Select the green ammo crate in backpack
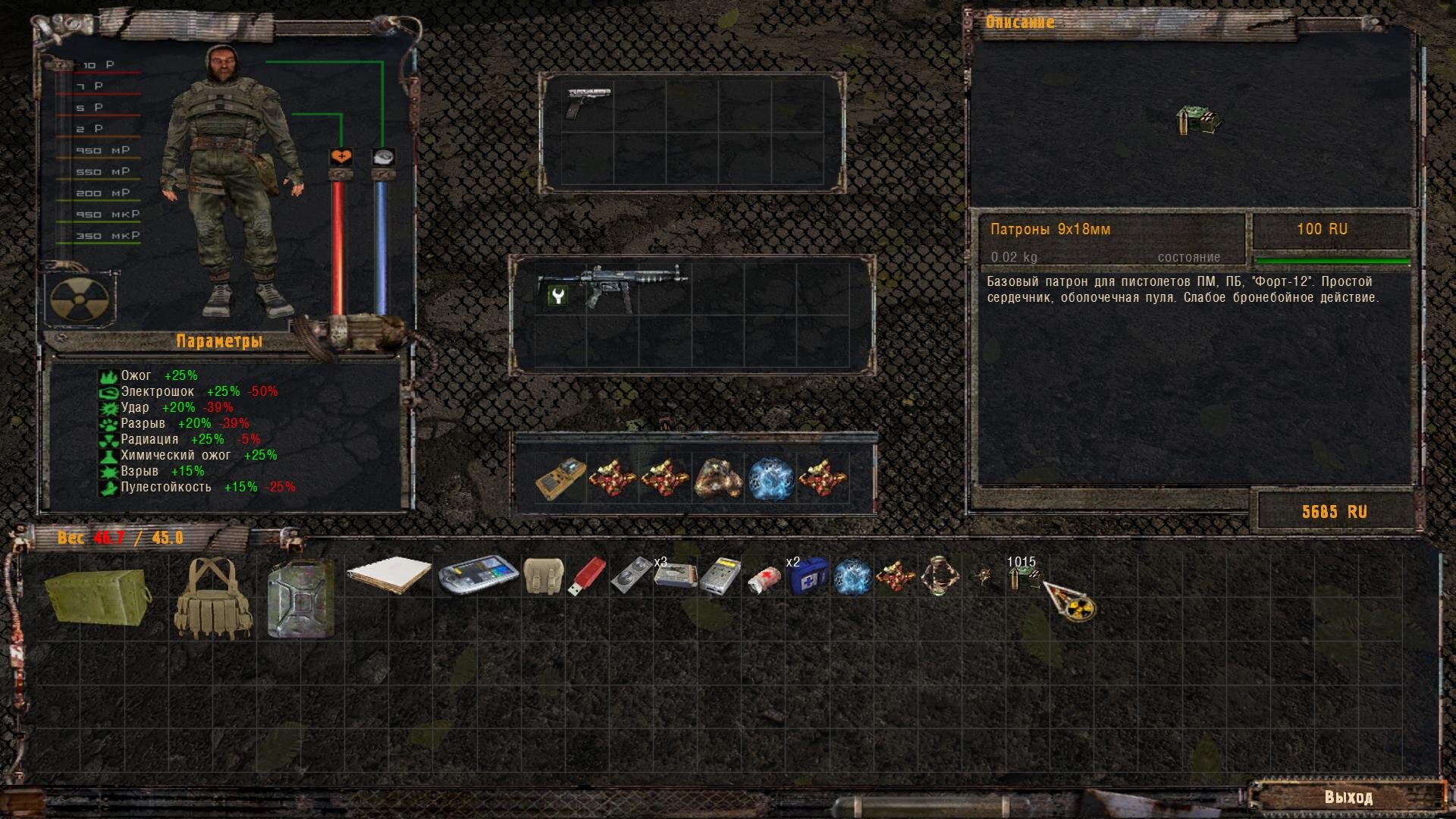The height and width of the screenshot is (819, 1456). 97,596
